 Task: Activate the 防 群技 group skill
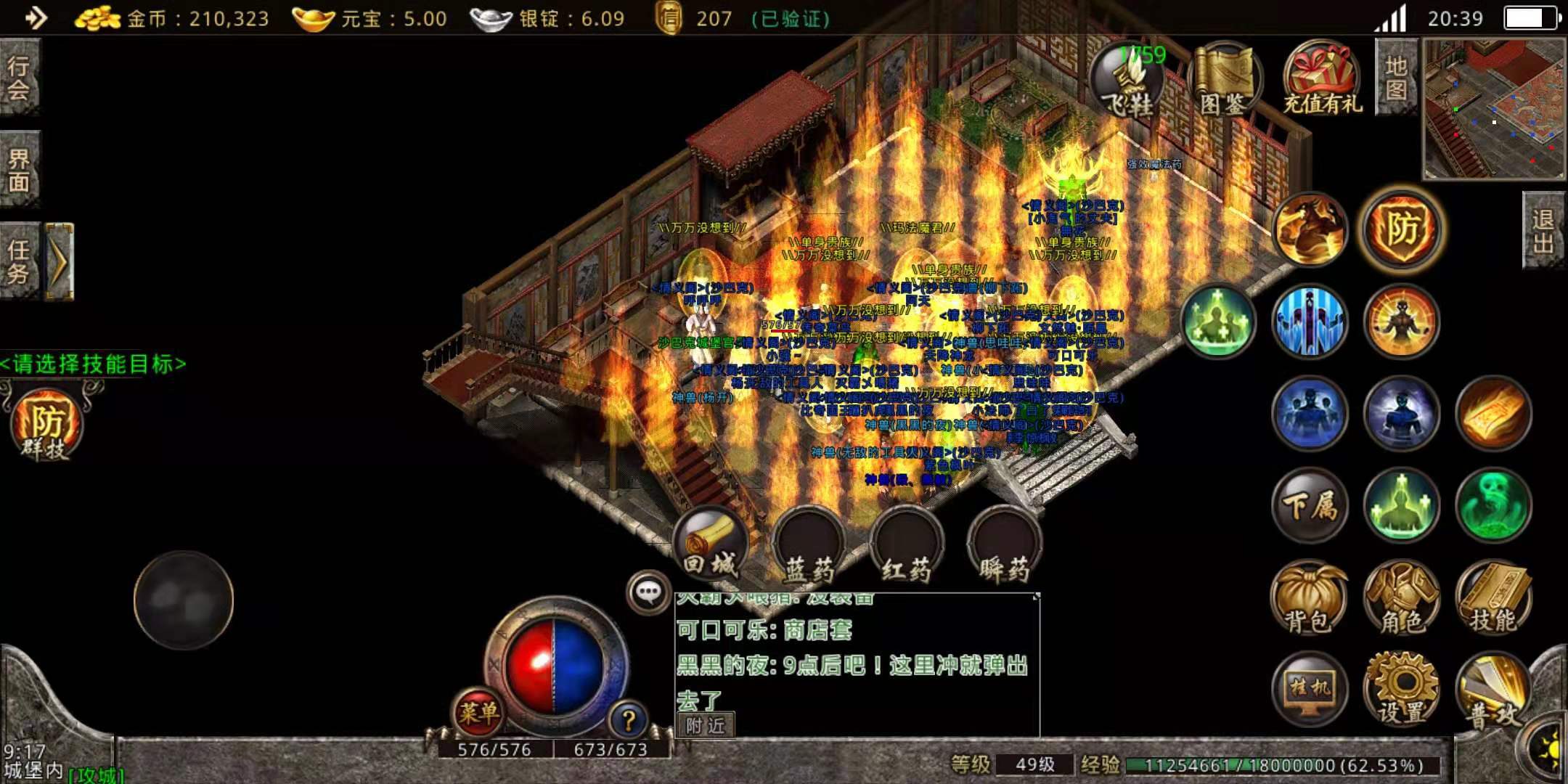pos(46,425)
